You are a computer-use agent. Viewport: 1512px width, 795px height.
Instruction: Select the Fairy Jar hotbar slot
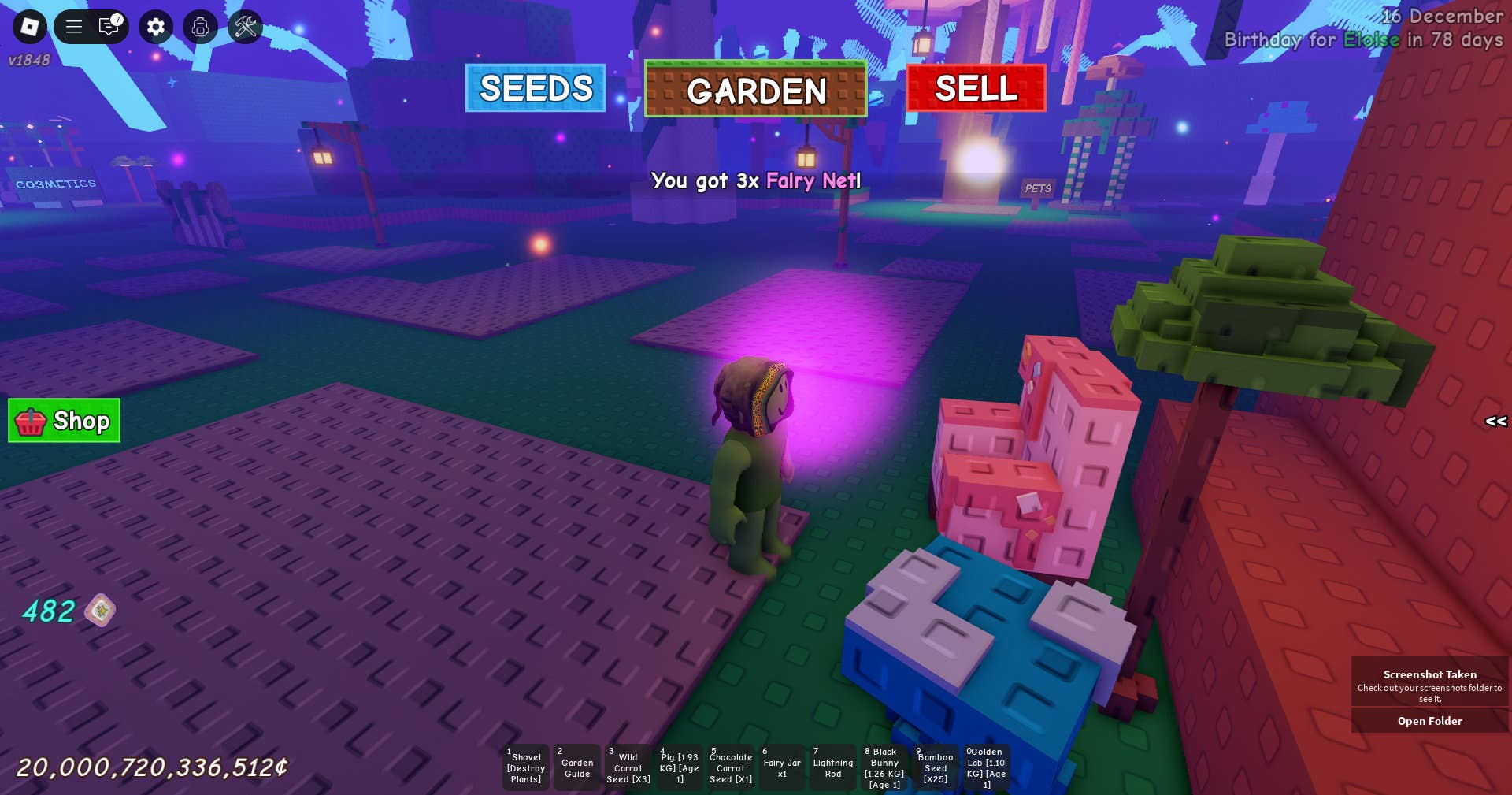(x=782, y=767)
